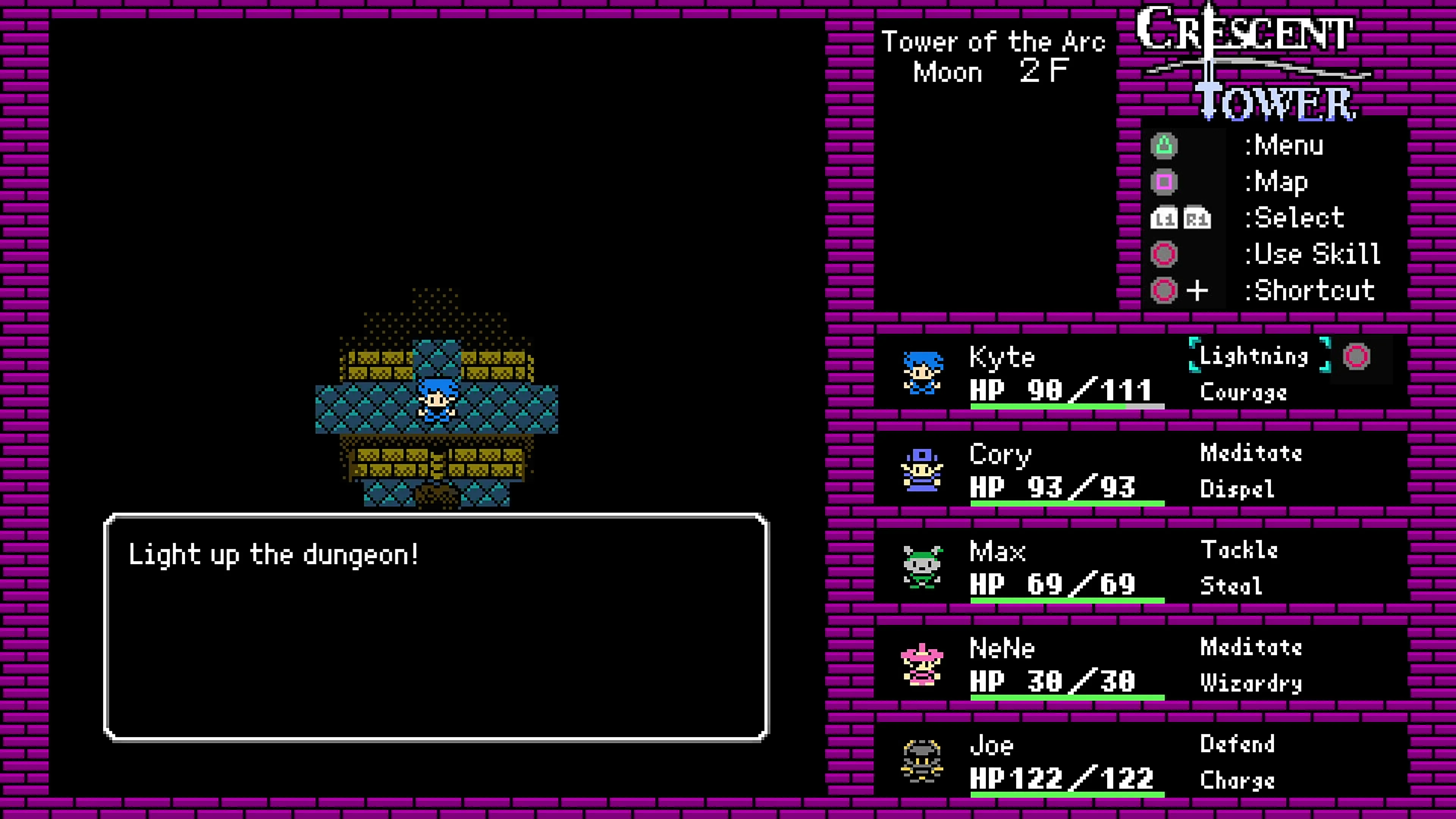Click the circle Use Skill icon
This screenshot has width=1456, height=819.
click(1164, 254)
